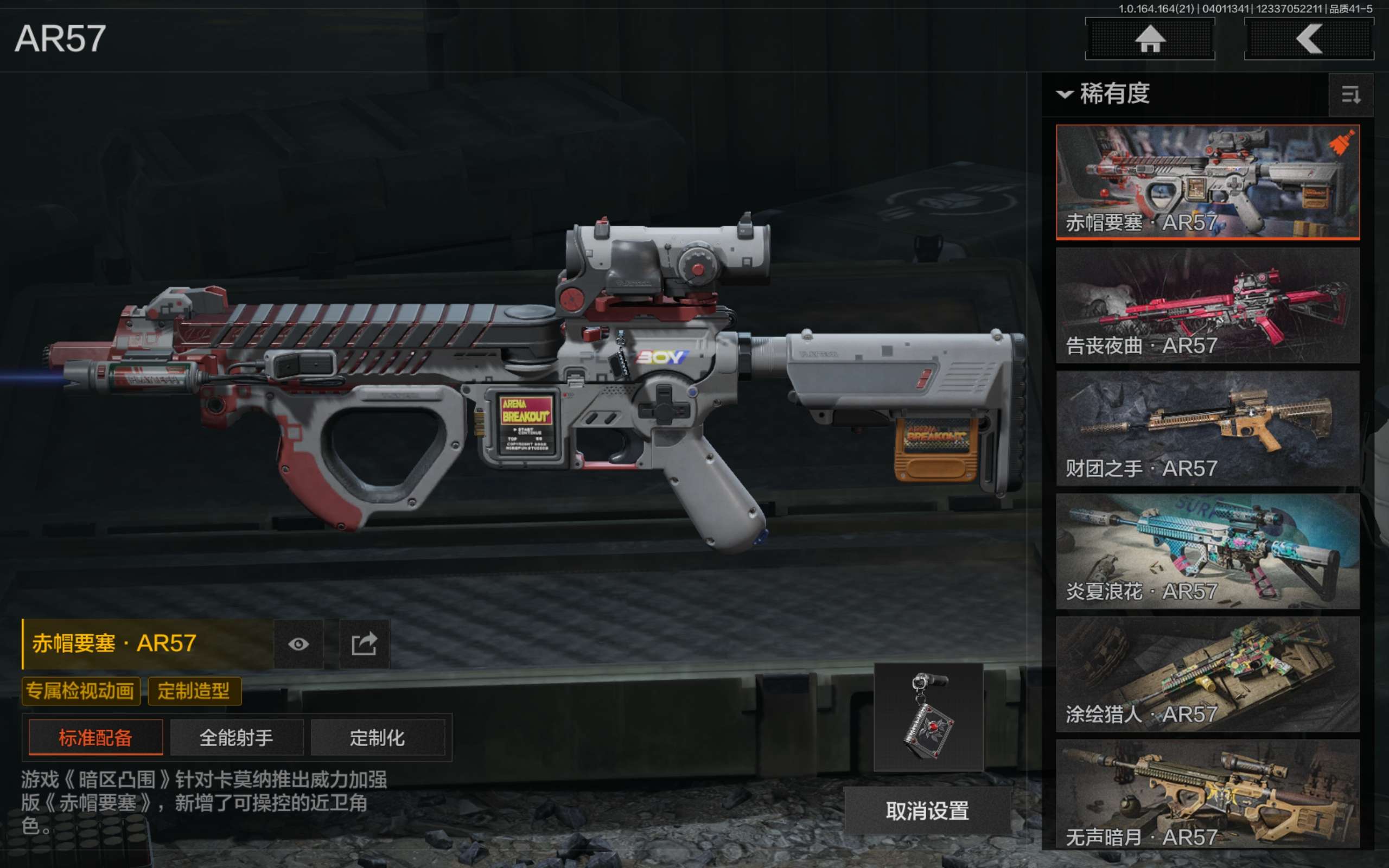Viewport: 1389px width, 868px height.
Task: Click the eye preview icon
Action: [x=298, y=644]
